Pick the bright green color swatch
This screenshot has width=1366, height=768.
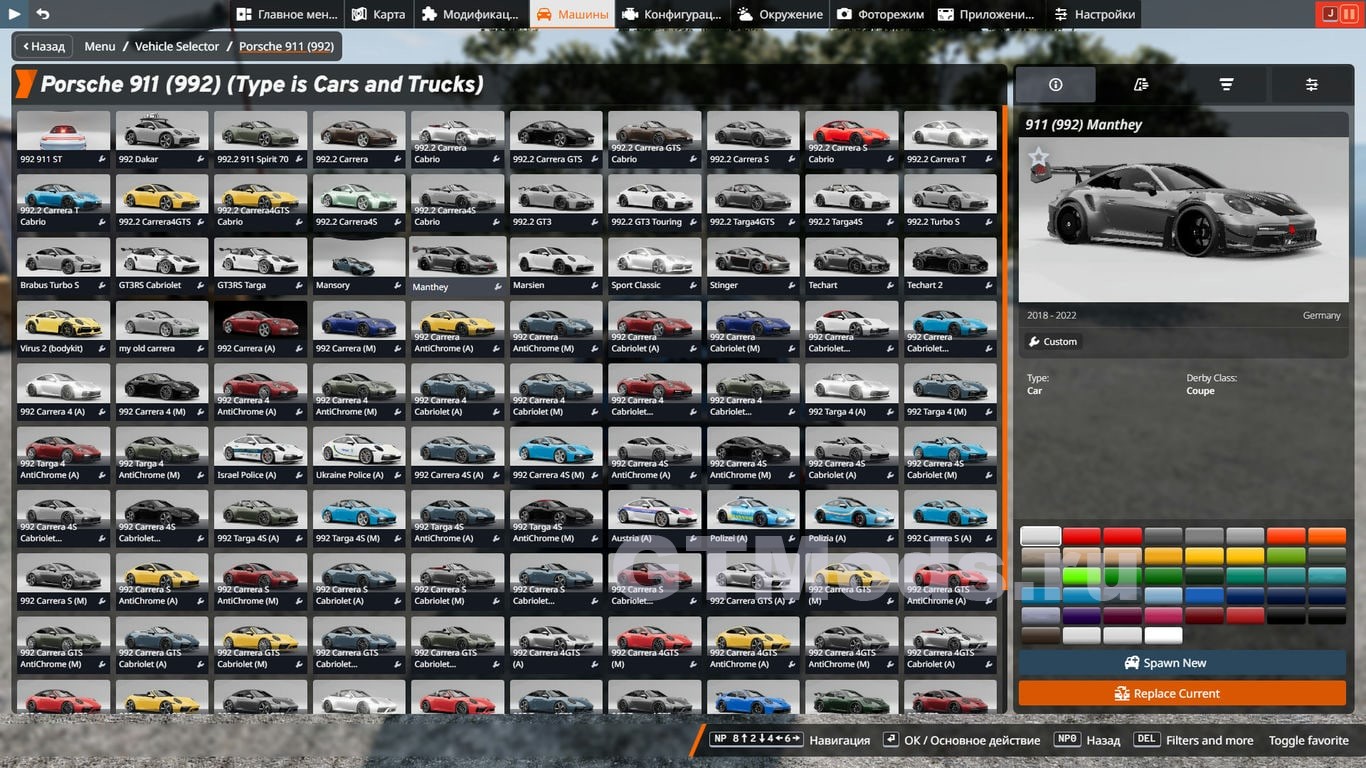(1082, 576)
